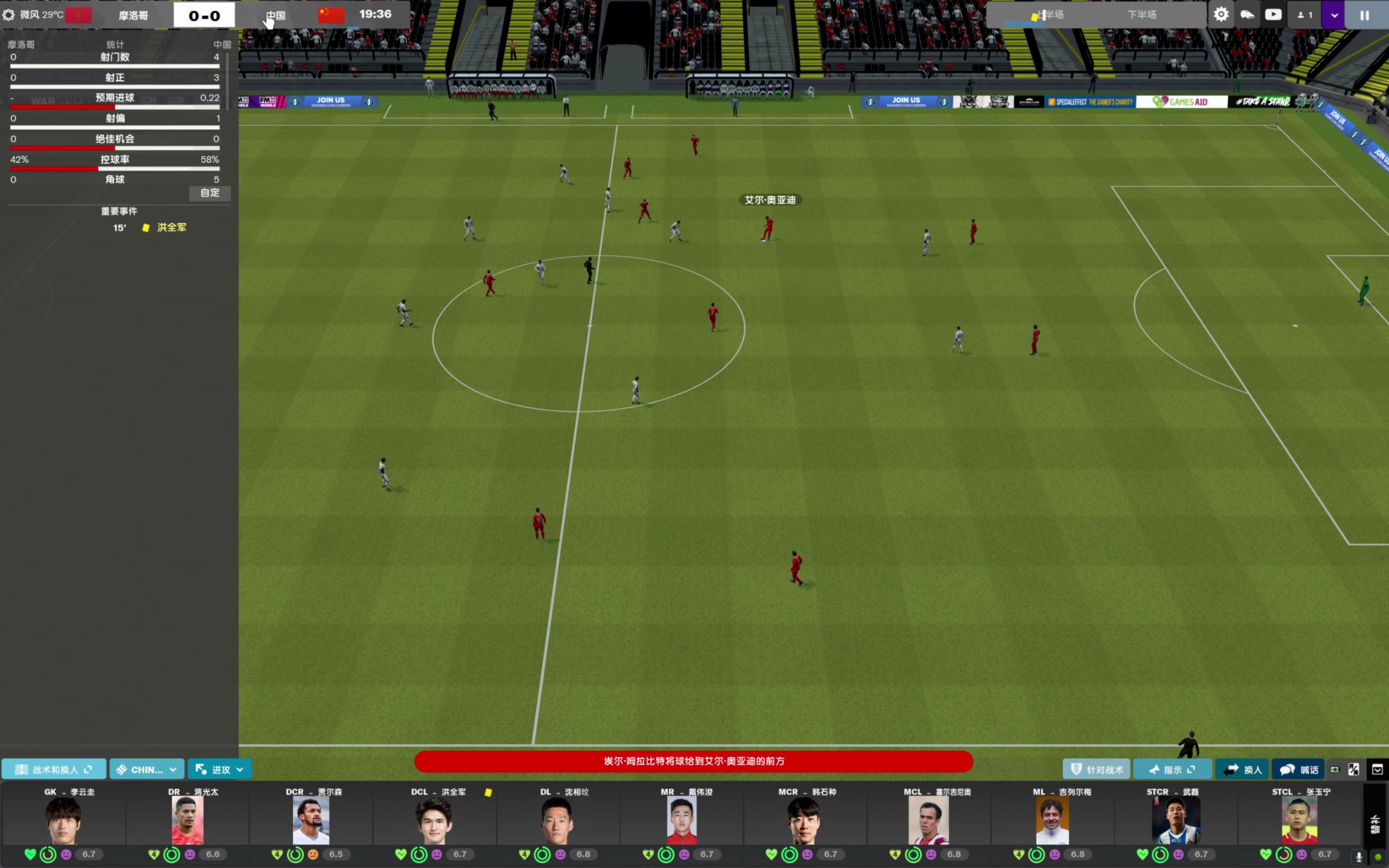The width and height of the screenshot is (1389, 868).
Task: Expand the 进攻 mentality dropdown arrow
Action: click(x=240, y=769)
